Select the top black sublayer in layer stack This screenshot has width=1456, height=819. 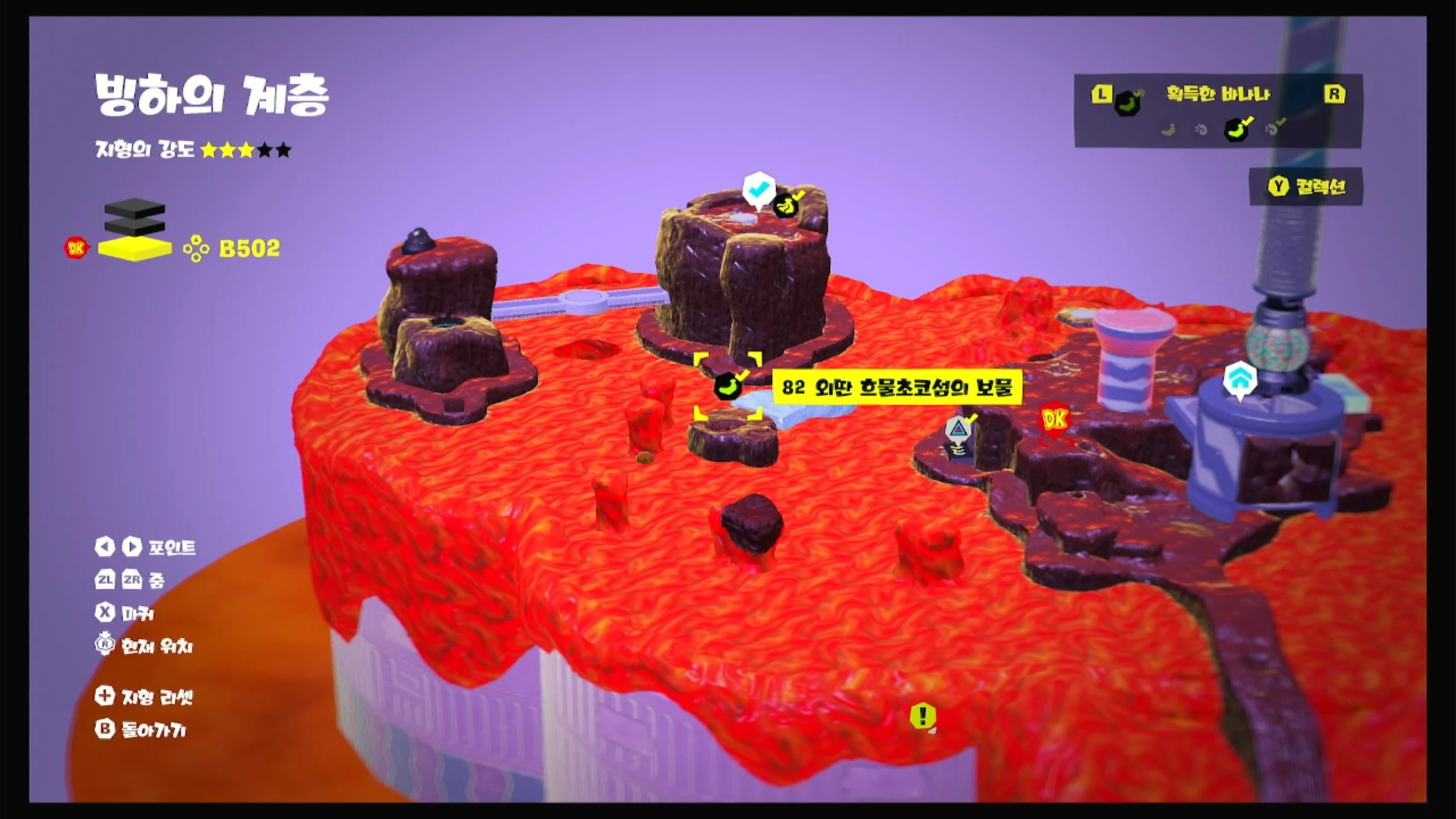point(135,209)
